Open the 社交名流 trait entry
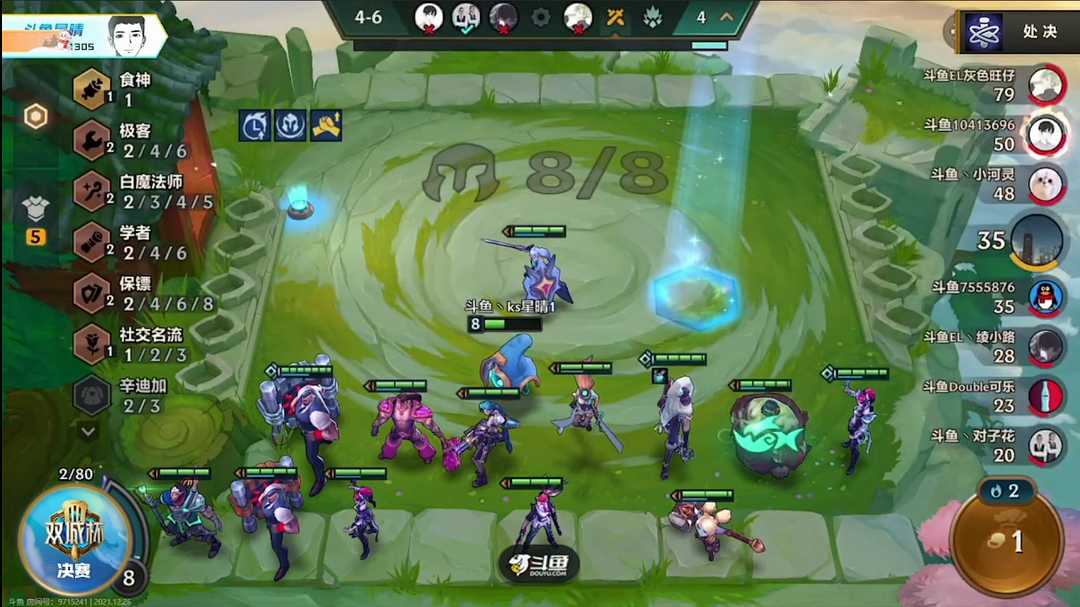This screenshot has height=607, width=1080. (x=92, y=343)
